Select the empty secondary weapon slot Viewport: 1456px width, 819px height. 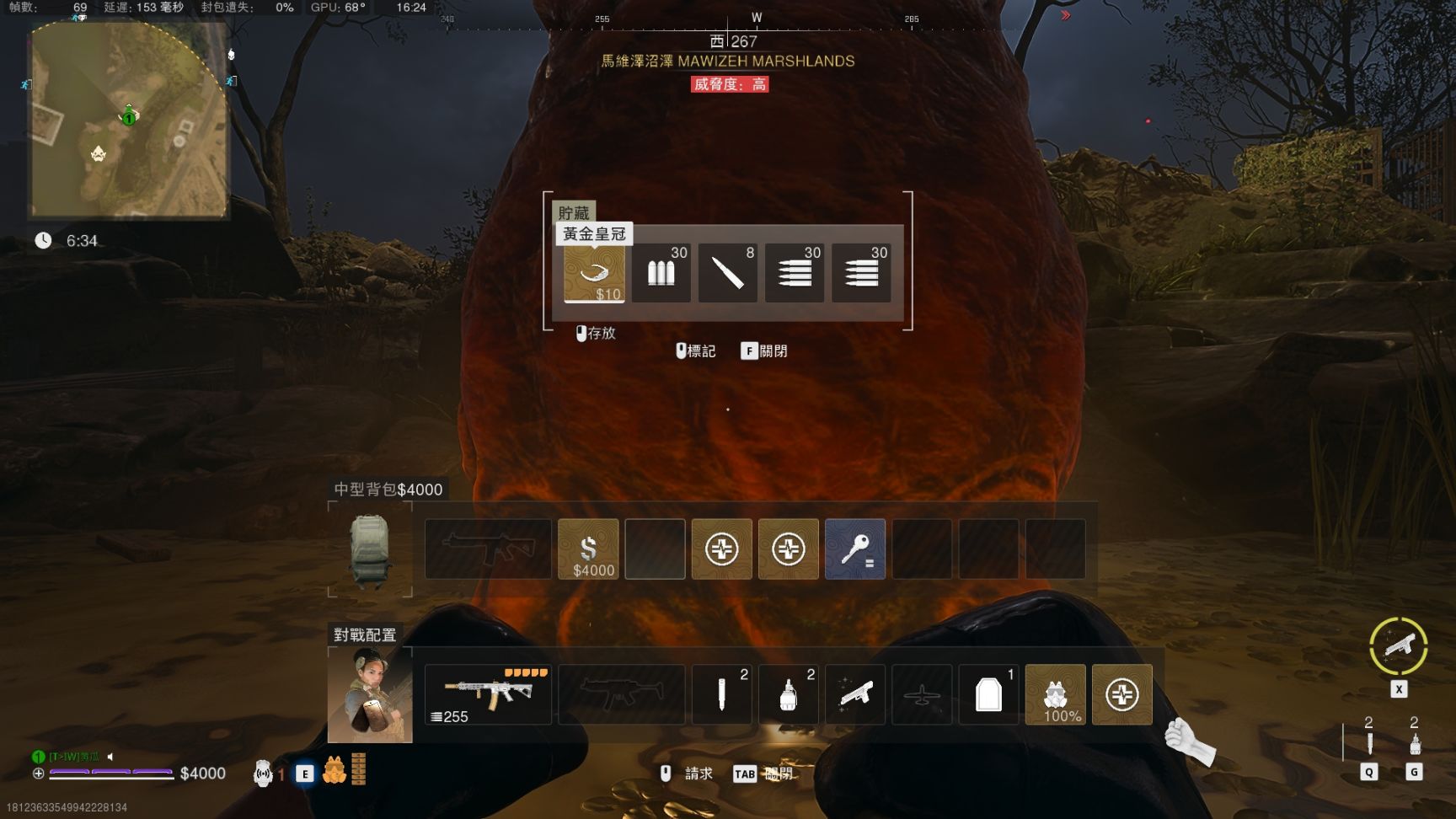(x=621, y=694)
